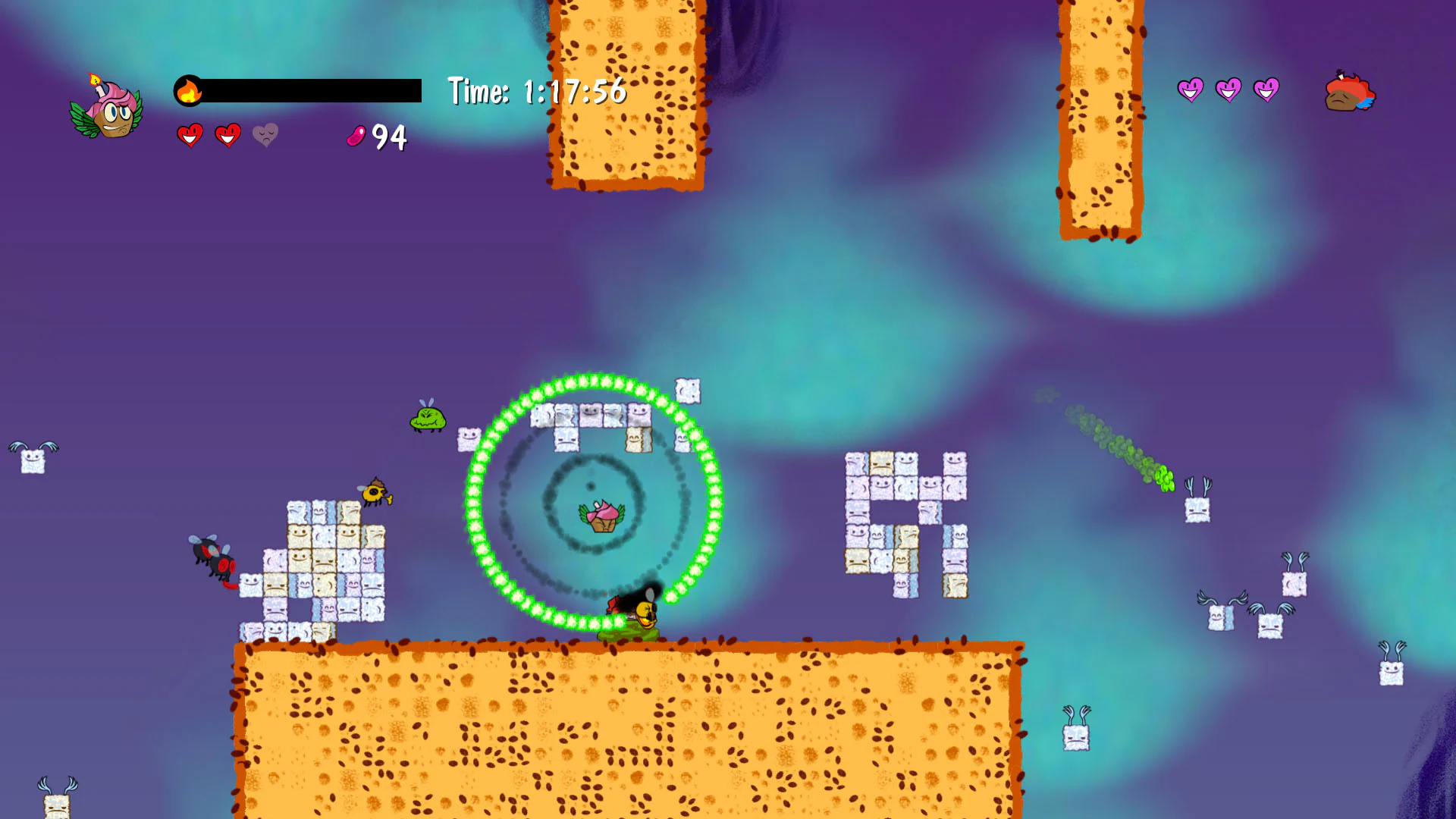The width and height of the screenshot is (1456, 819).
Task: Expand the glowing green circular ring
Action: point(595,500)
